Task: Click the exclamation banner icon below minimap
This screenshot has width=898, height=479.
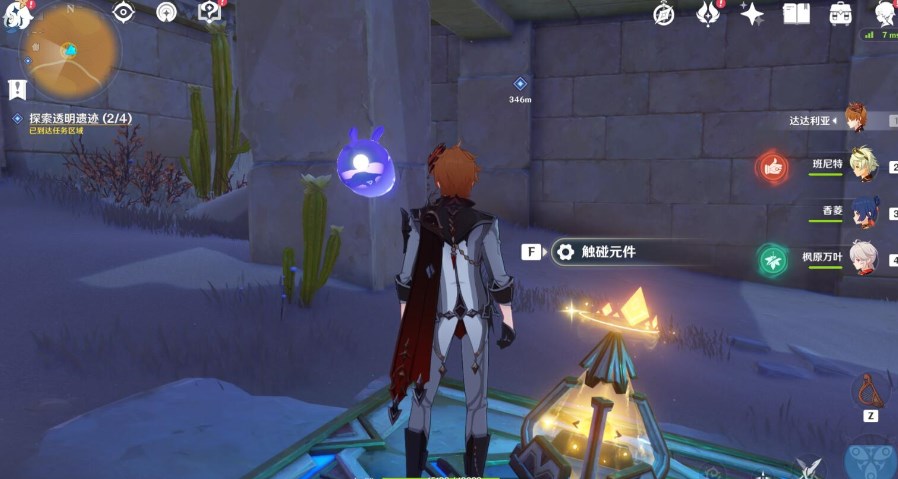Action: click(17, 89)
